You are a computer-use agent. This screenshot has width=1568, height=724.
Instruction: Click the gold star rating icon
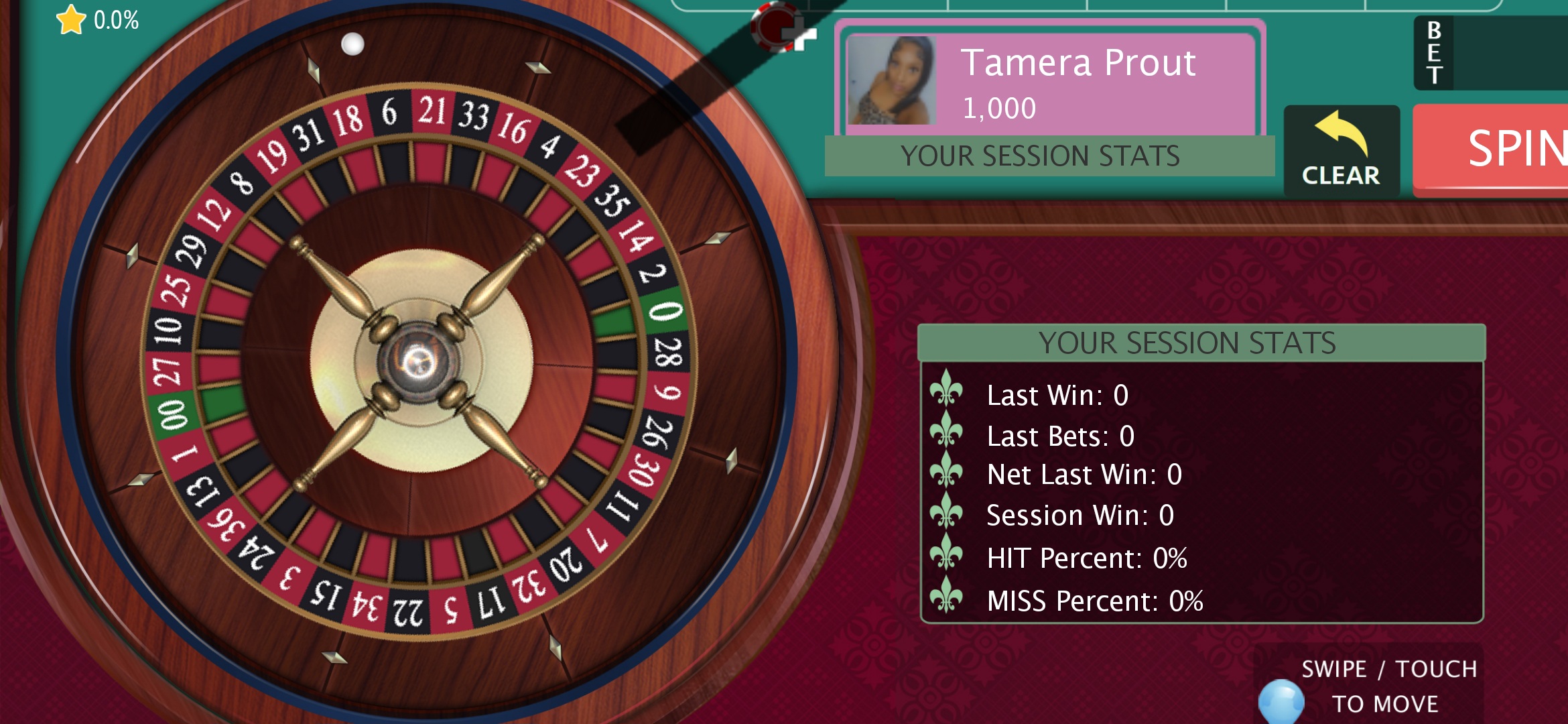[71, 20]
